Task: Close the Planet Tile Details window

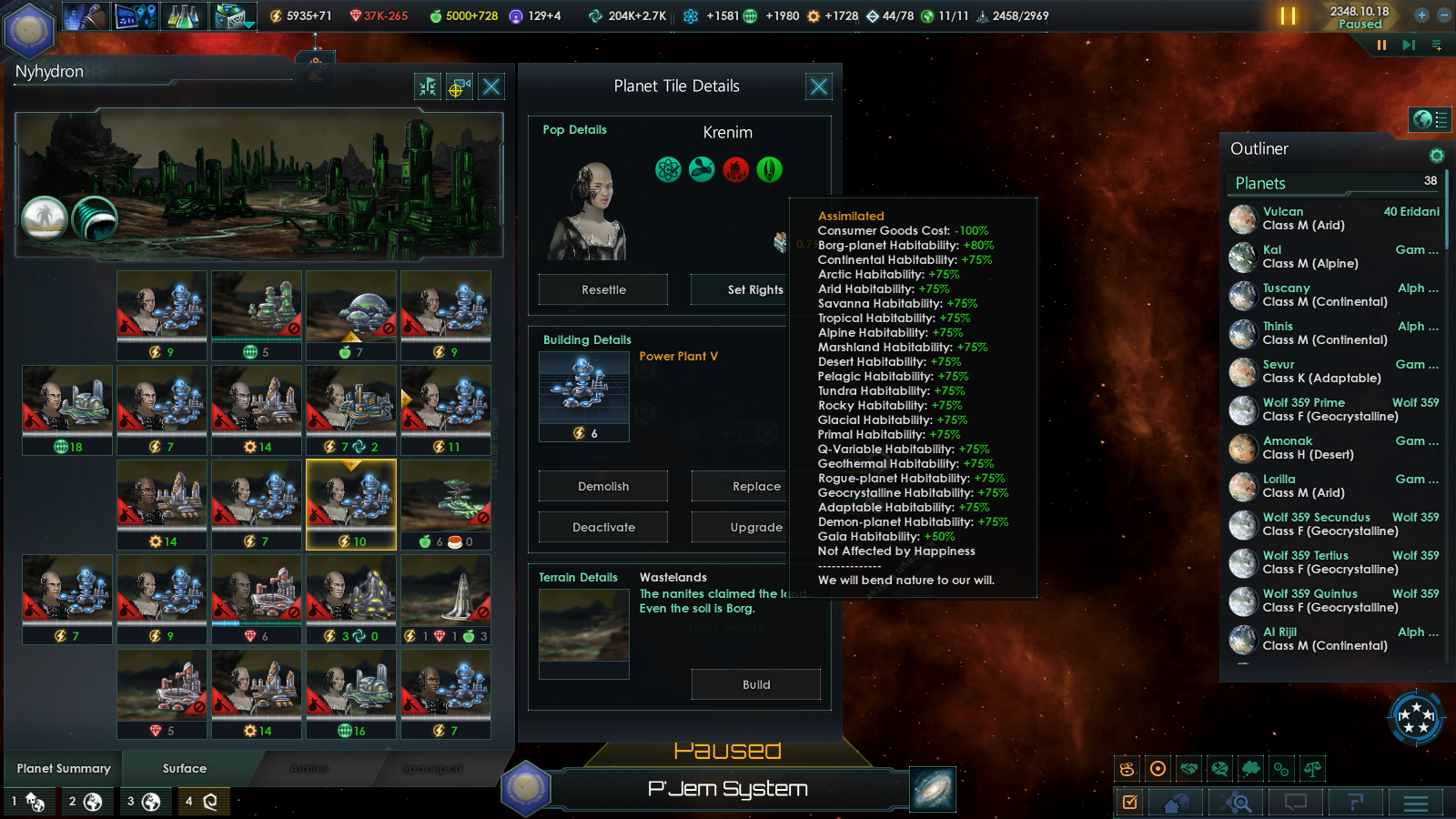Action: (818, 86)
